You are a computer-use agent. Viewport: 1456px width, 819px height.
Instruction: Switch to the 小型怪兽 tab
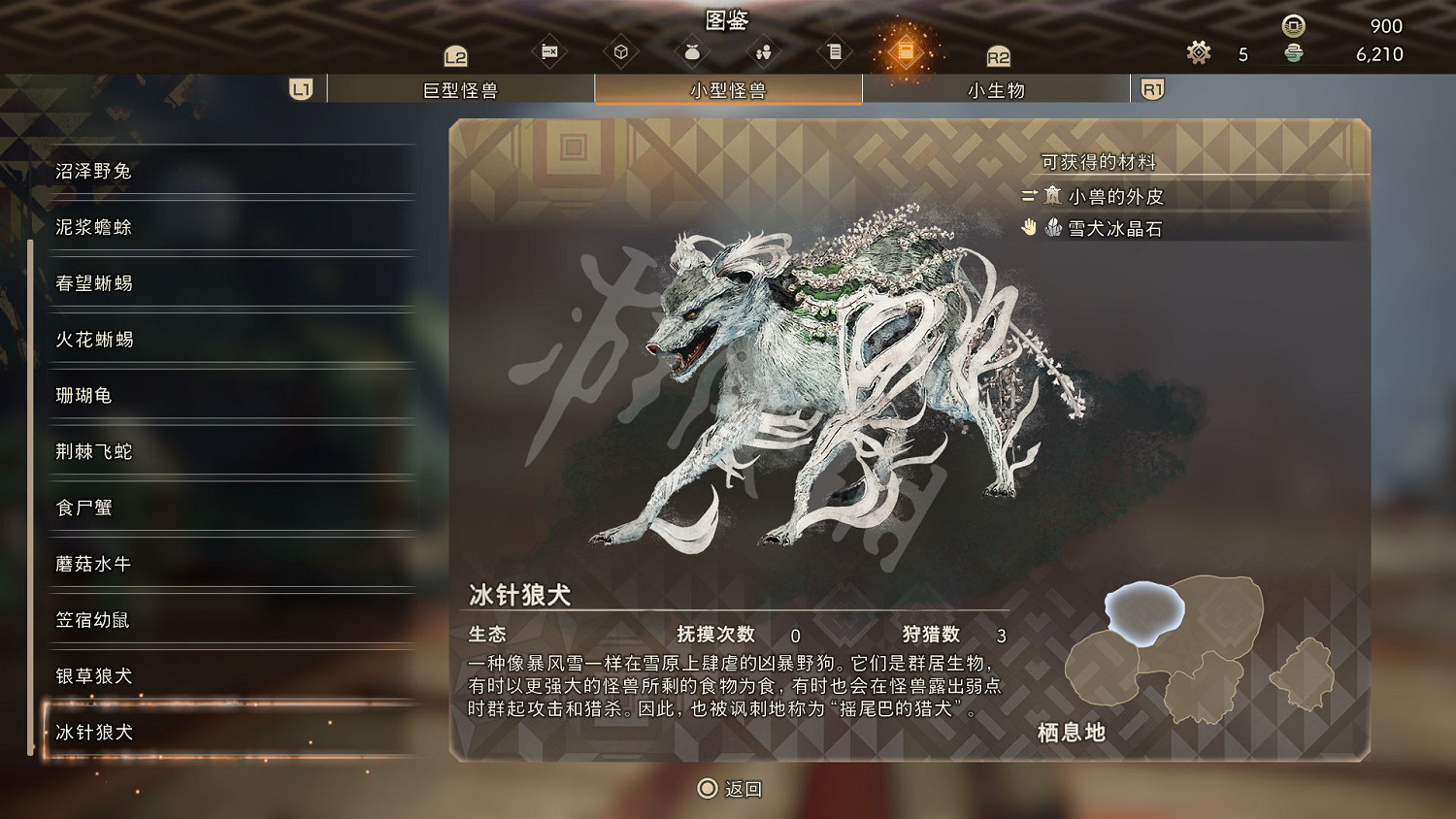728,89
